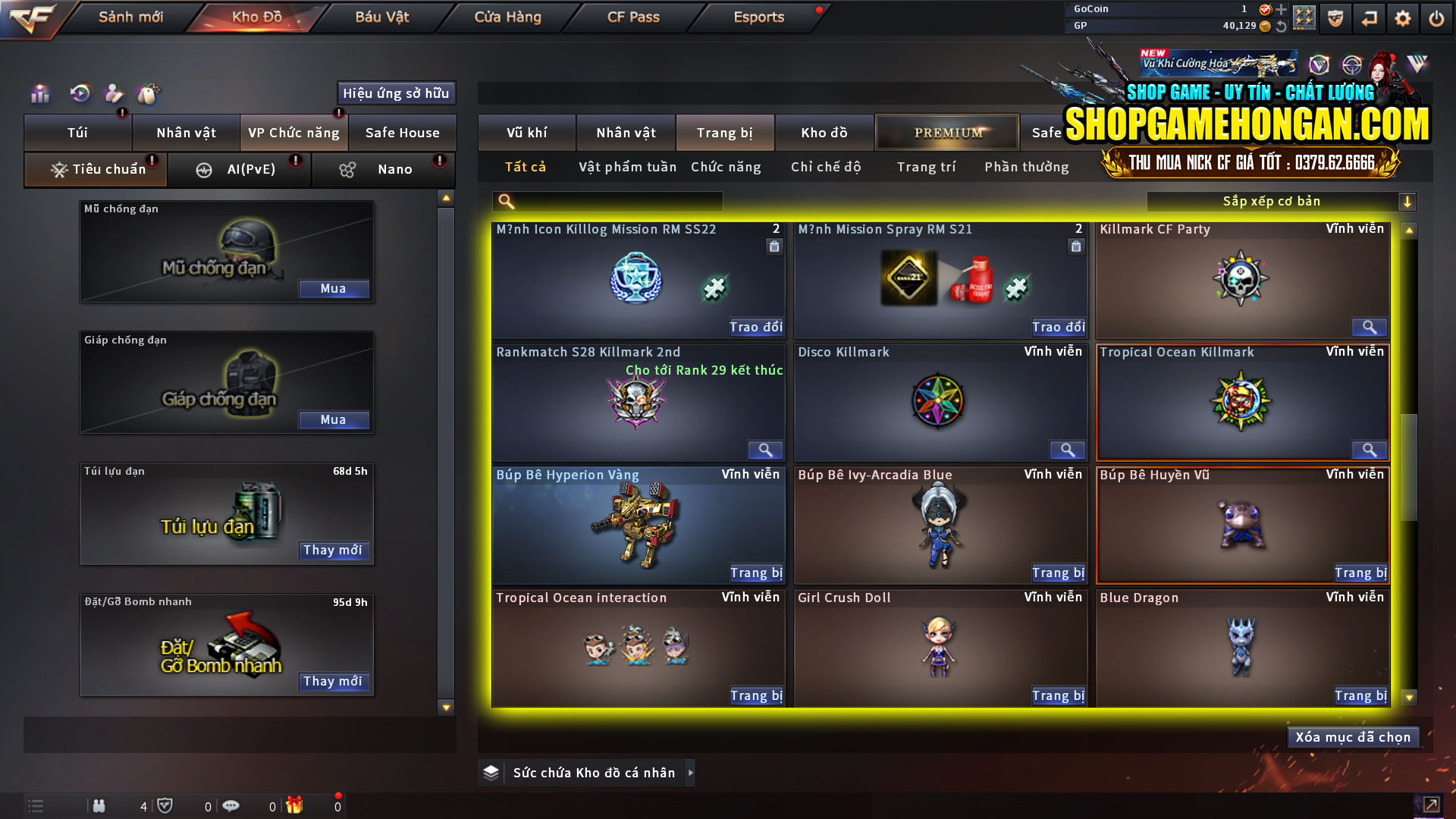Delete M?nh Icon Killlog via trash icon
This screenshot has height=819, width=1456.
[x=774, y=246]
